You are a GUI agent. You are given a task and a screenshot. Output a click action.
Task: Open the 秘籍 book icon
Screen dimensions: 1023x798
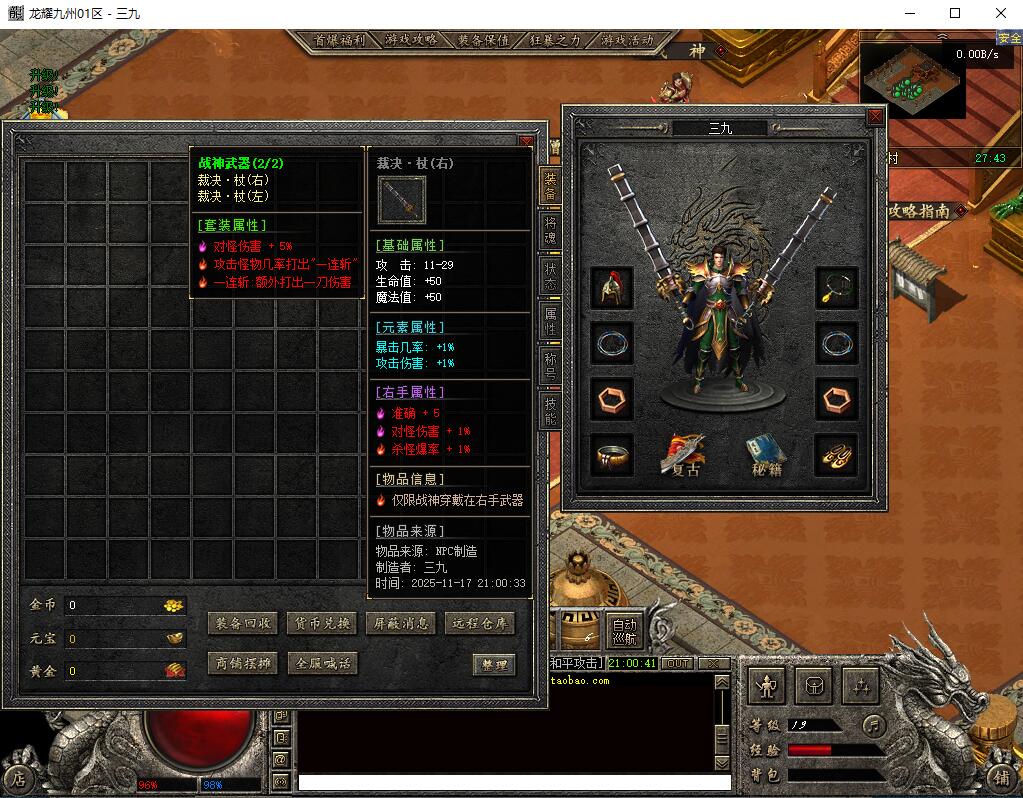point(765,455)
